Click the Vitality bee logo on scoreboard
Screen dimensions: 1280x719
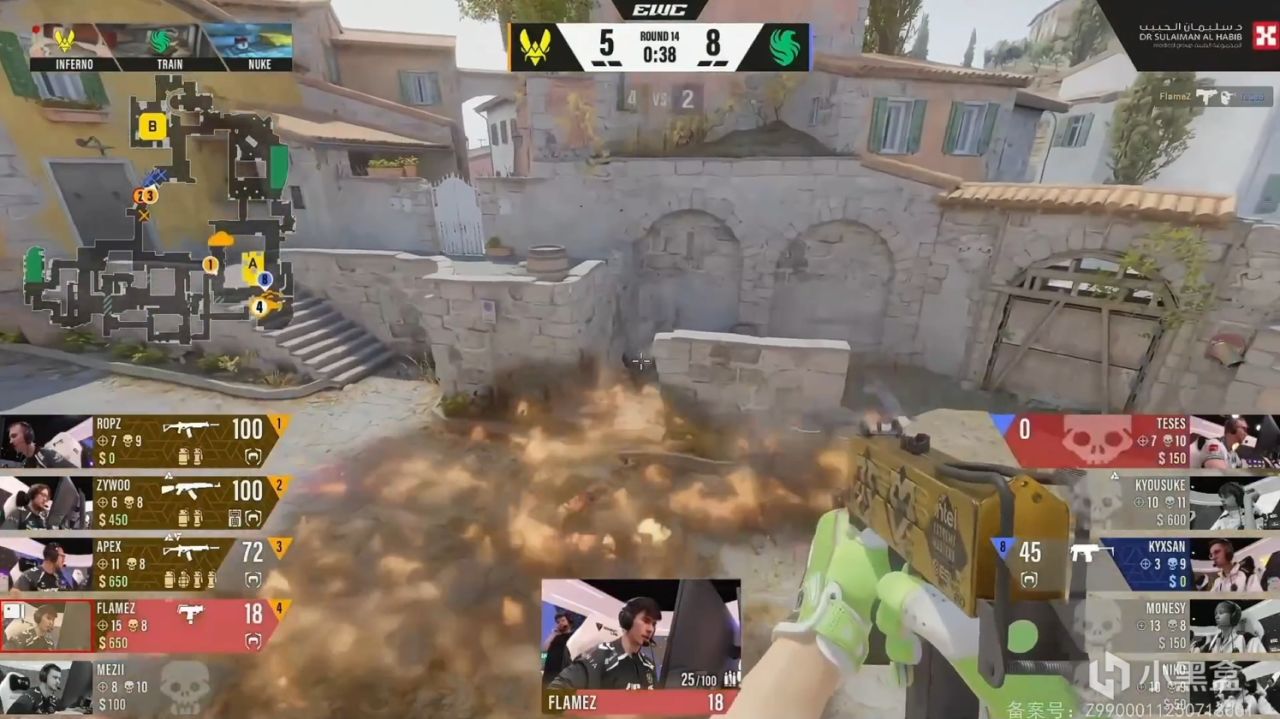(535, 46)
